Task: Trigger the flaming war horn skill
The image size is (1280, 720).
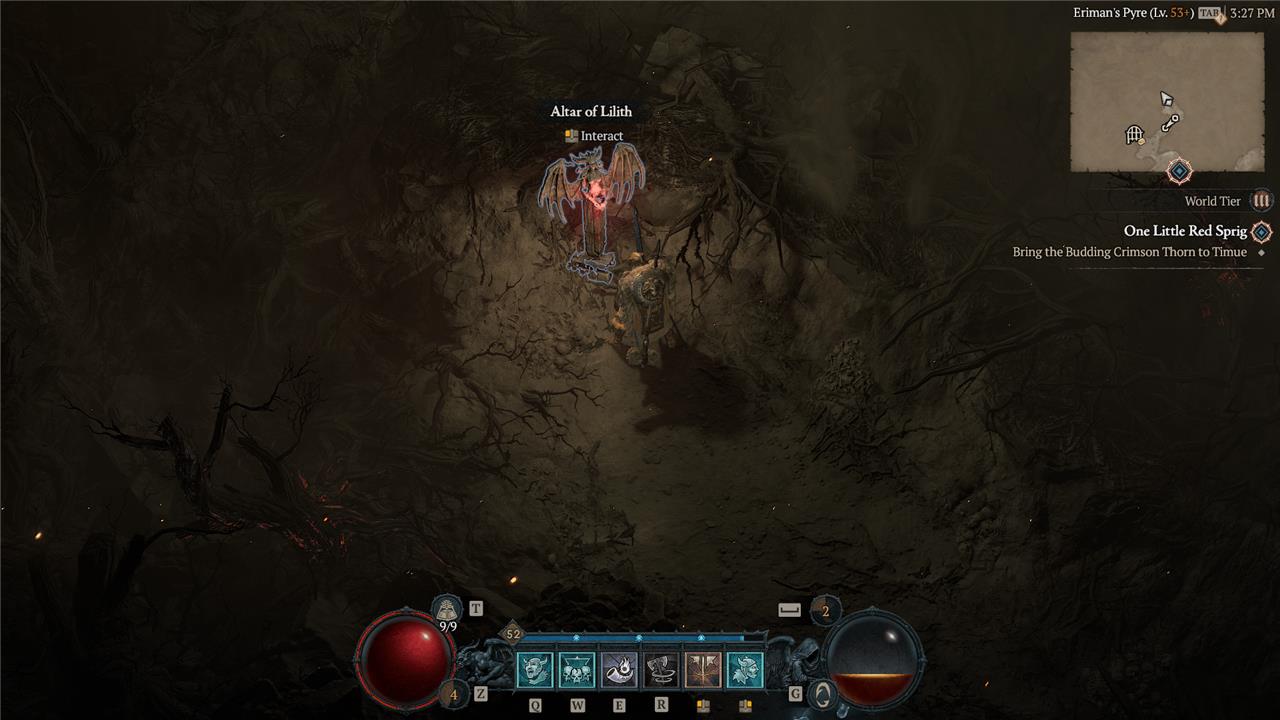Action: click(619, 670)
